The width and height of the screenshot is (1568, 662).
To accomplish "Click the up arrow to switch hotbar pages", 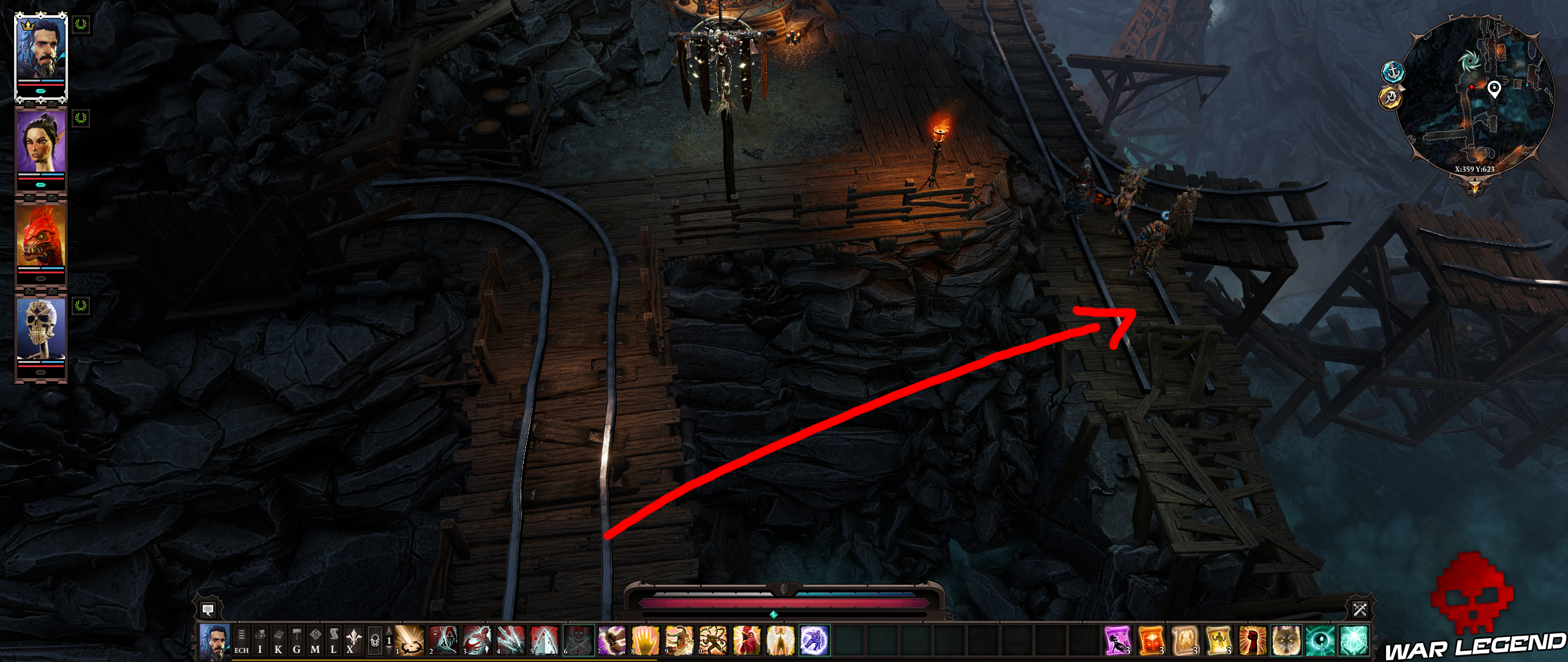I will 388,632.
